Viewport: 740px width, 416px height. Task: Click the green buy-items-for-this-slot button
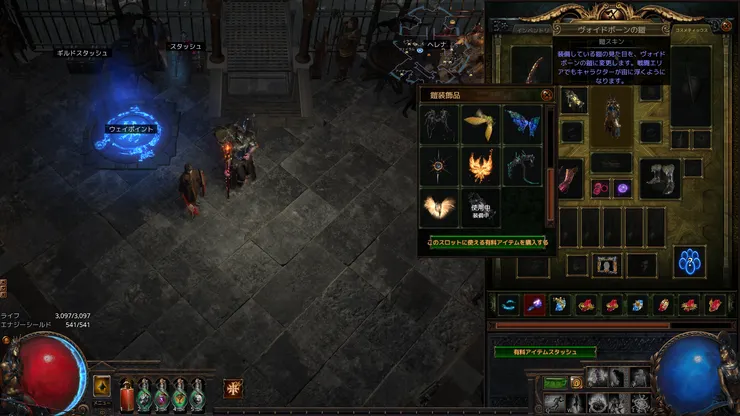tap(487, 242)
